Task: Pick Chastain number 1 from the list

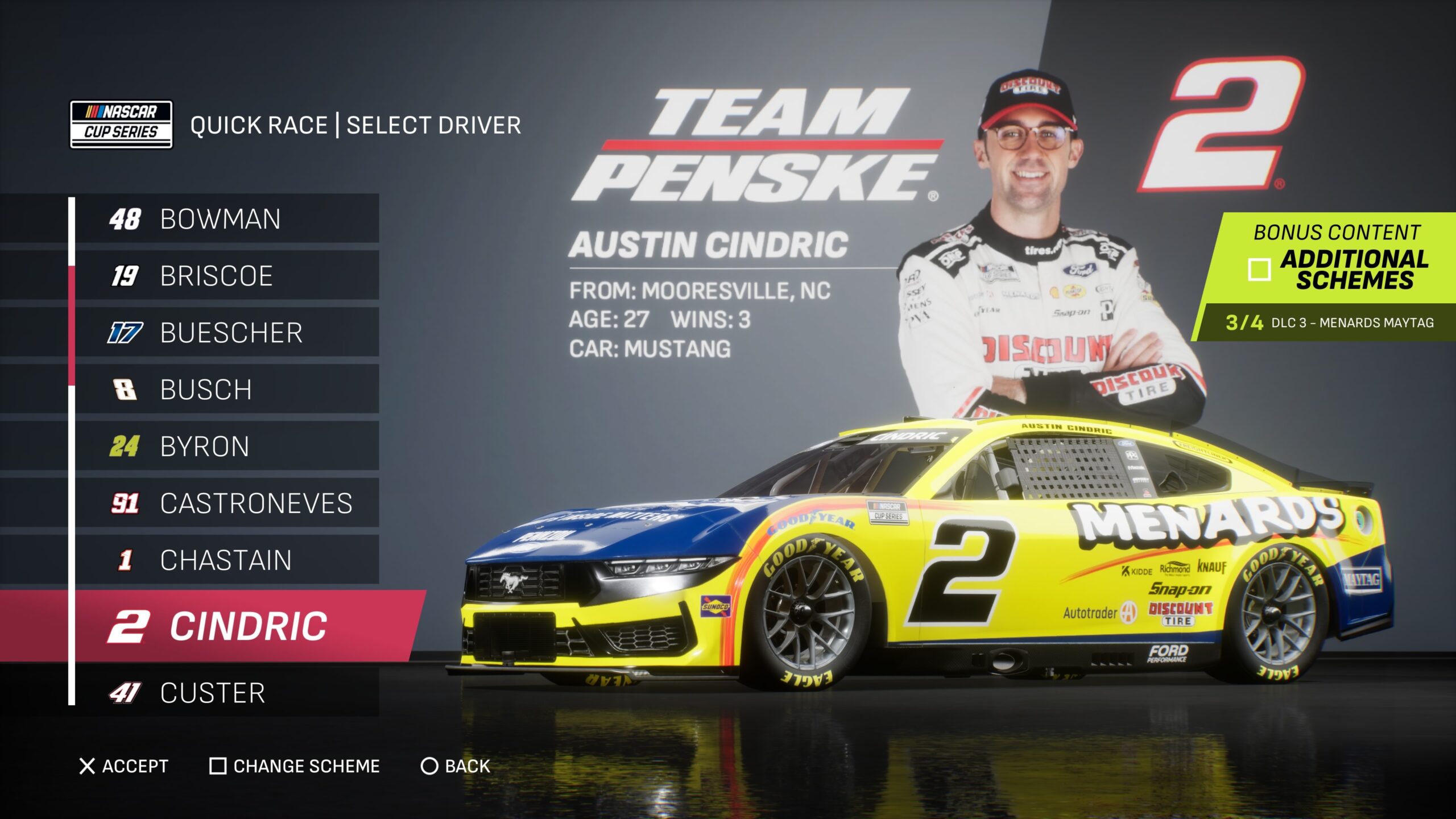Action: [226, 560]
